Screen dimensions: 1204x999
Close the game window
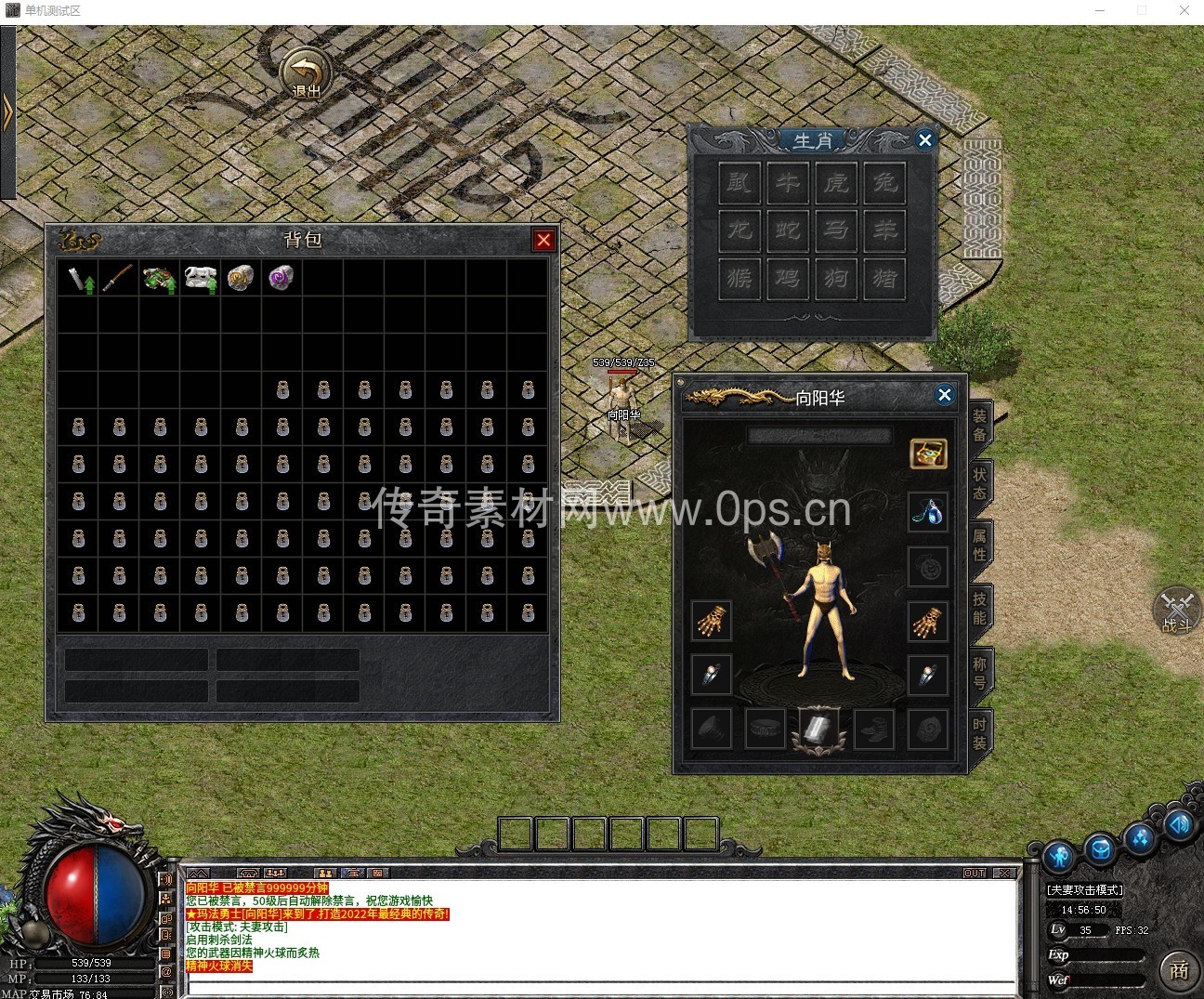click(x=1184, y=11)
